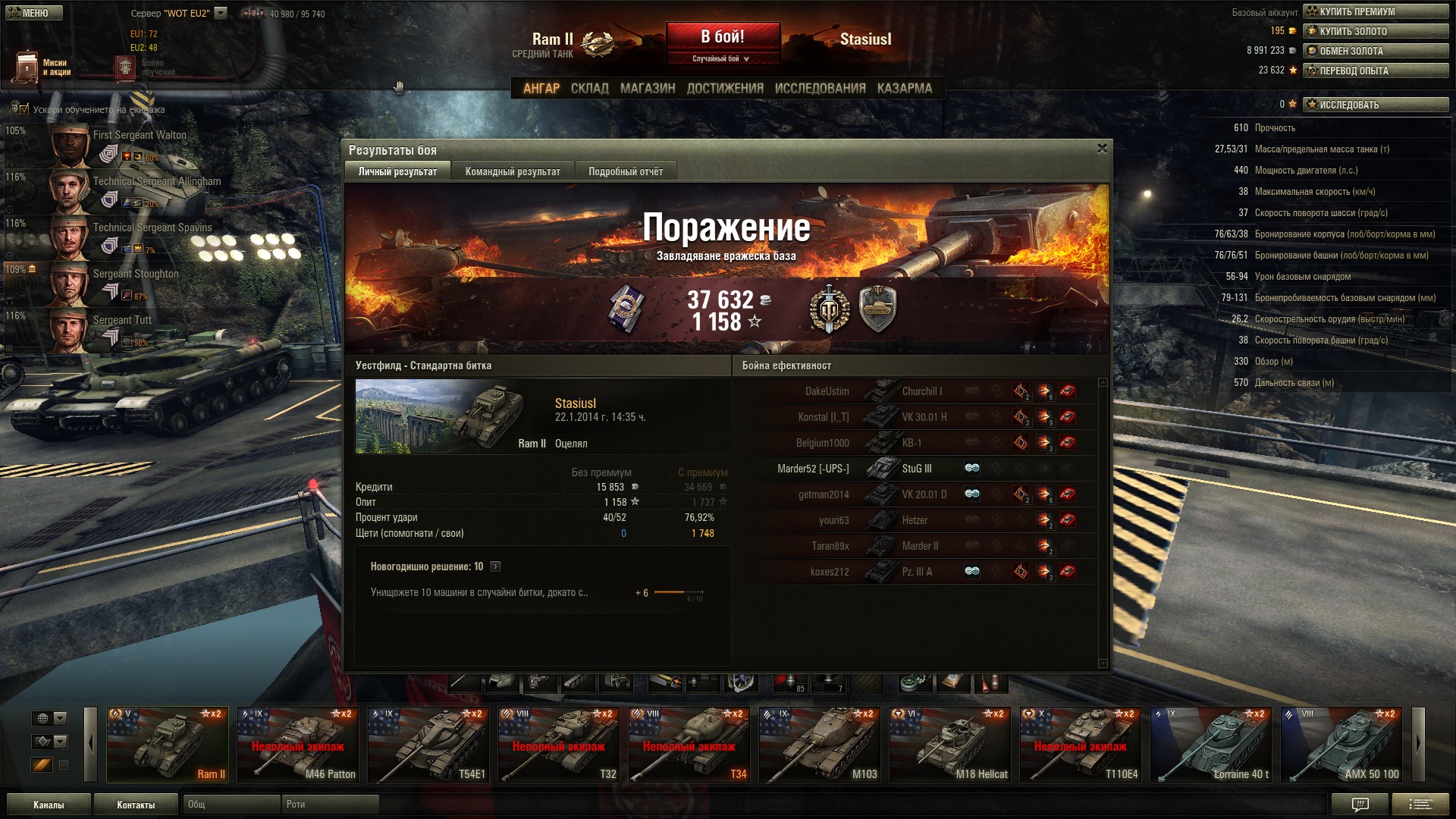The height and width of the screenshot is (819, 1456).
Task: Select the T54E1 tank in the carousel
Action: 428,745
